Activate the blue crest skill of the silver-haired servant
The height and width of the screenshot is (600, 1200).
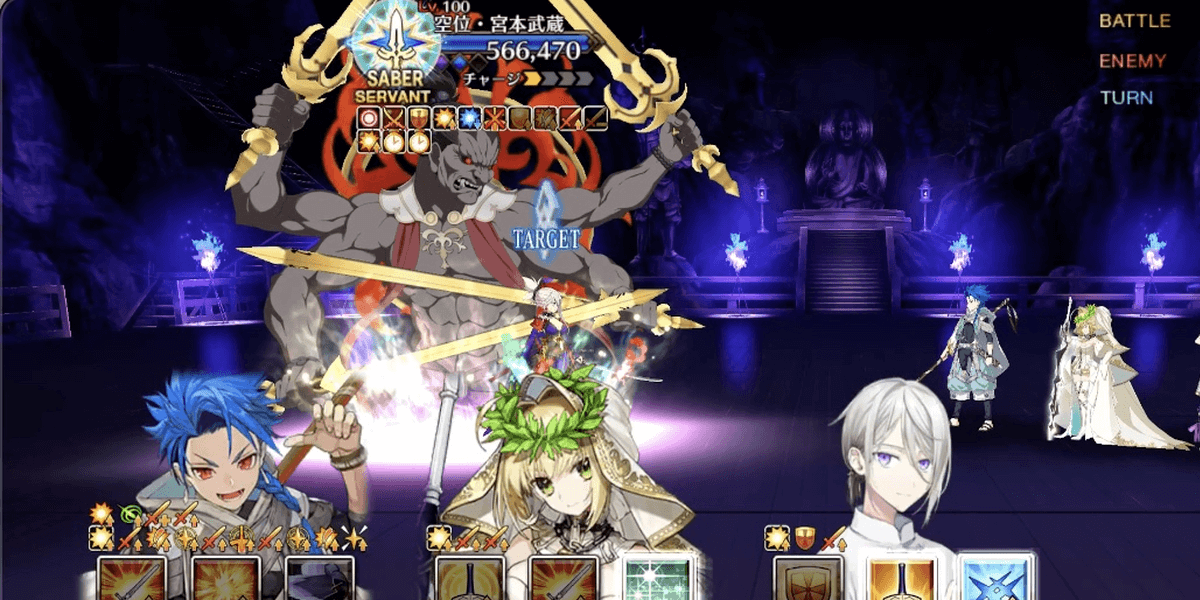coord(995,578)
